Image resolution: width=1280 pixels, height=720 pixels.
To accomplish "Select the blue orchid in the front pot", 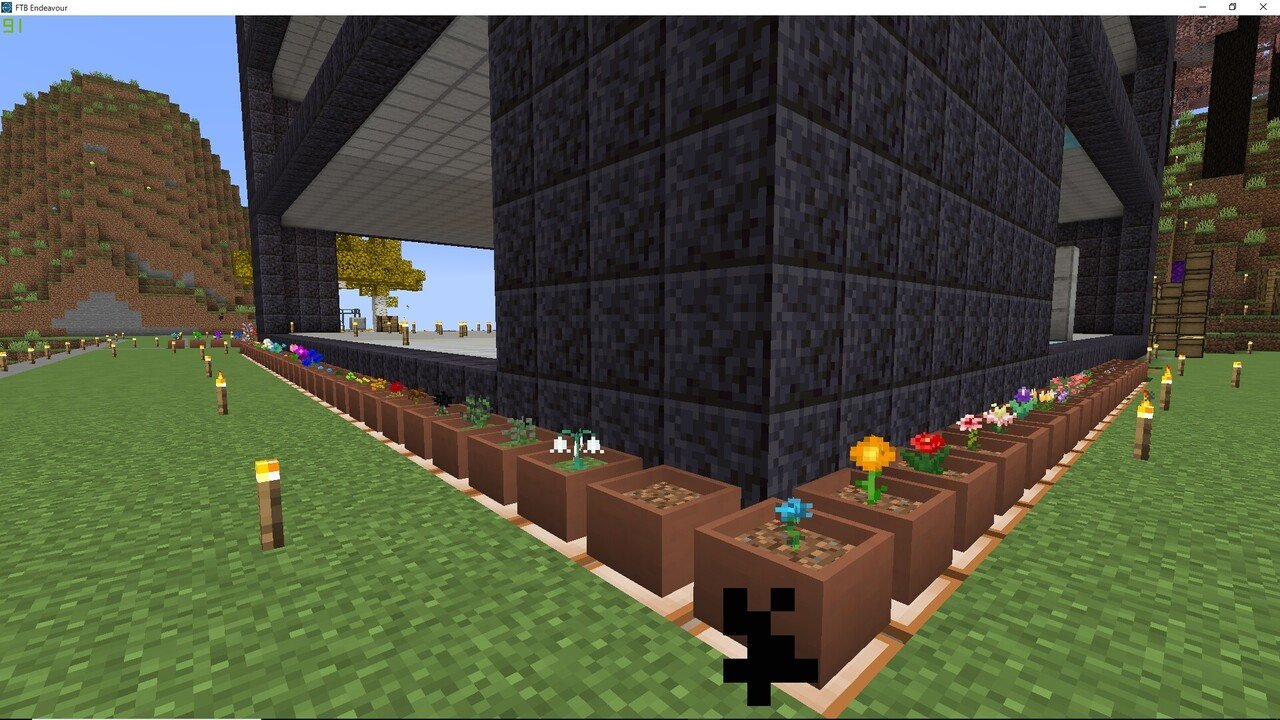I will click(793, 510).
